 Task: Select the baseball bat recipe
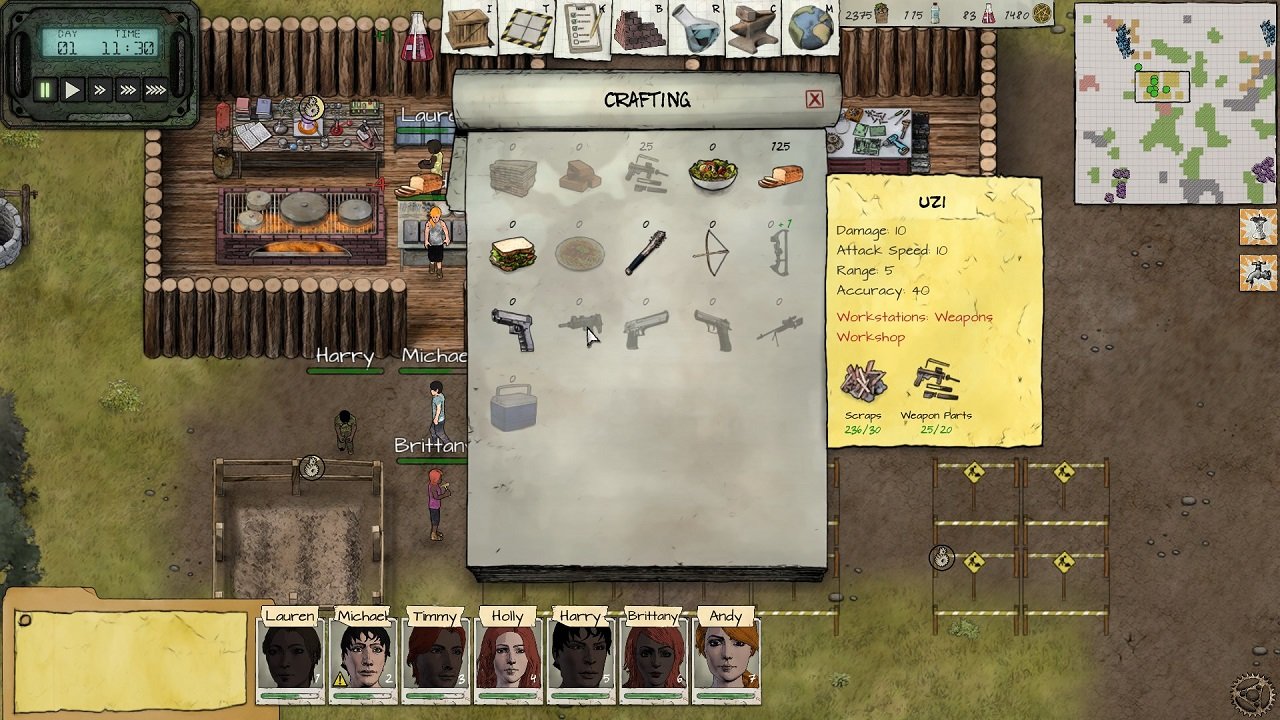645,250
